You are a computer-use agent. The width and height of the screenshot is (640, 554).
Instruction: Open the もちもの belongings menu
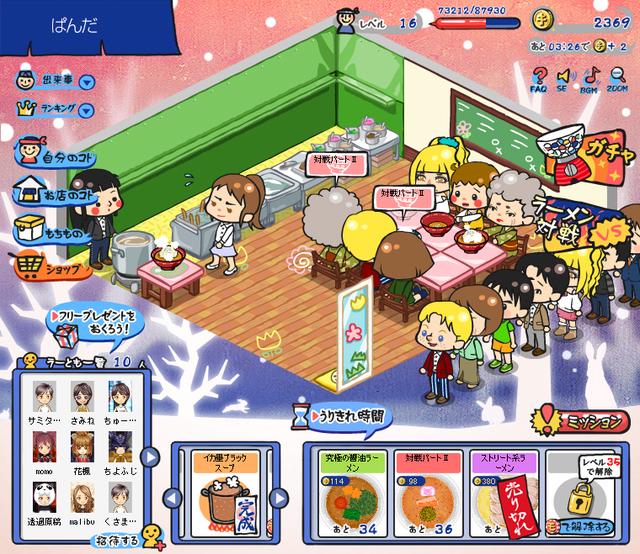tap(52, 232)
